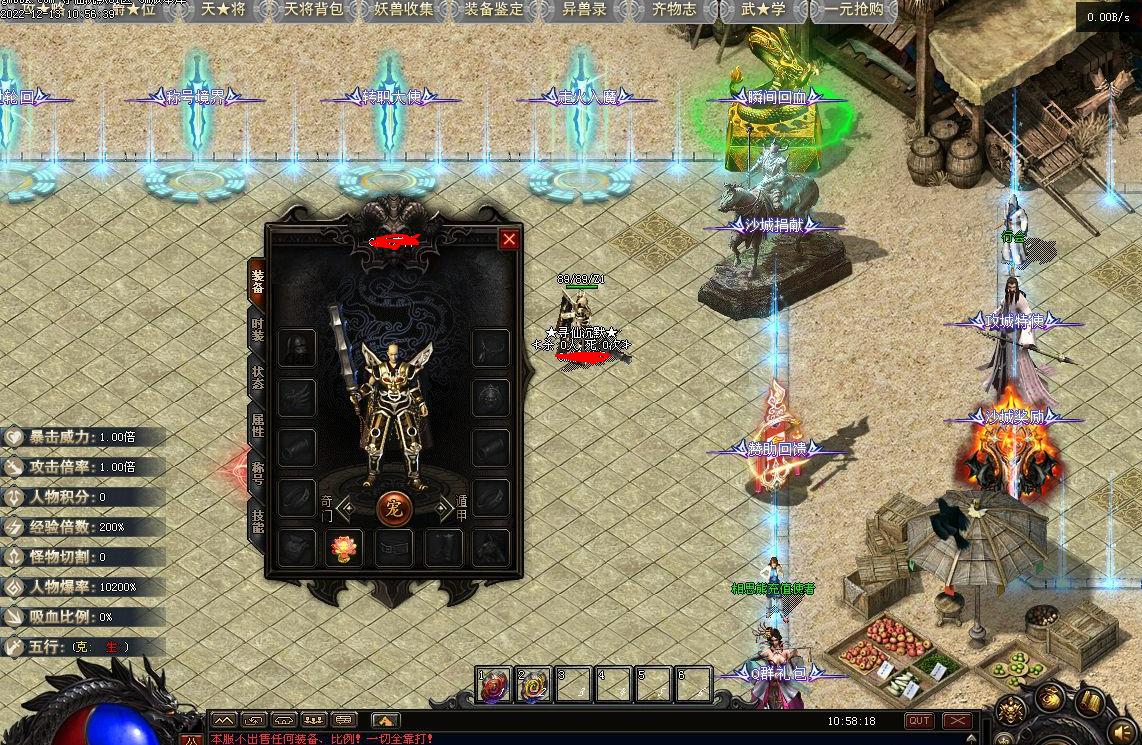Choose the 齐物志 menu entry

click(x=674, y=10)
